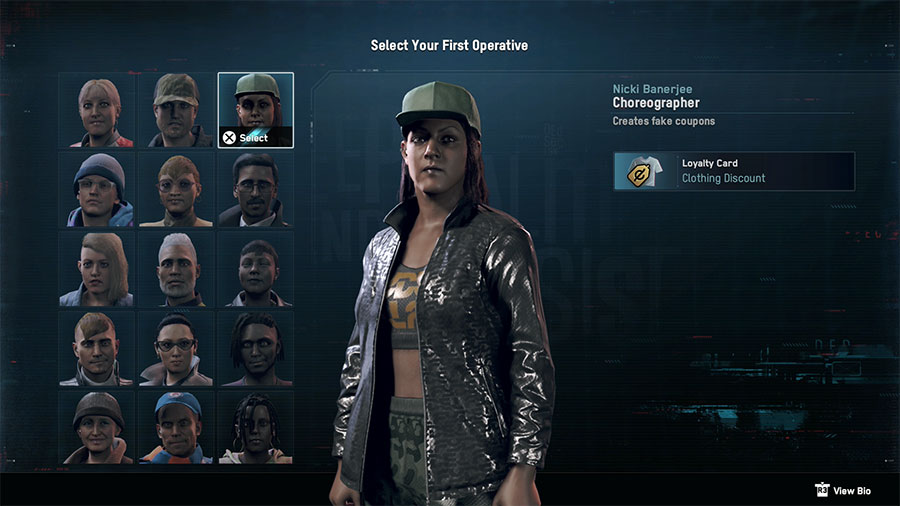Pick the man in camouflage cap portrait
This screenshot has height=506, width=900.
coord(175,110)
